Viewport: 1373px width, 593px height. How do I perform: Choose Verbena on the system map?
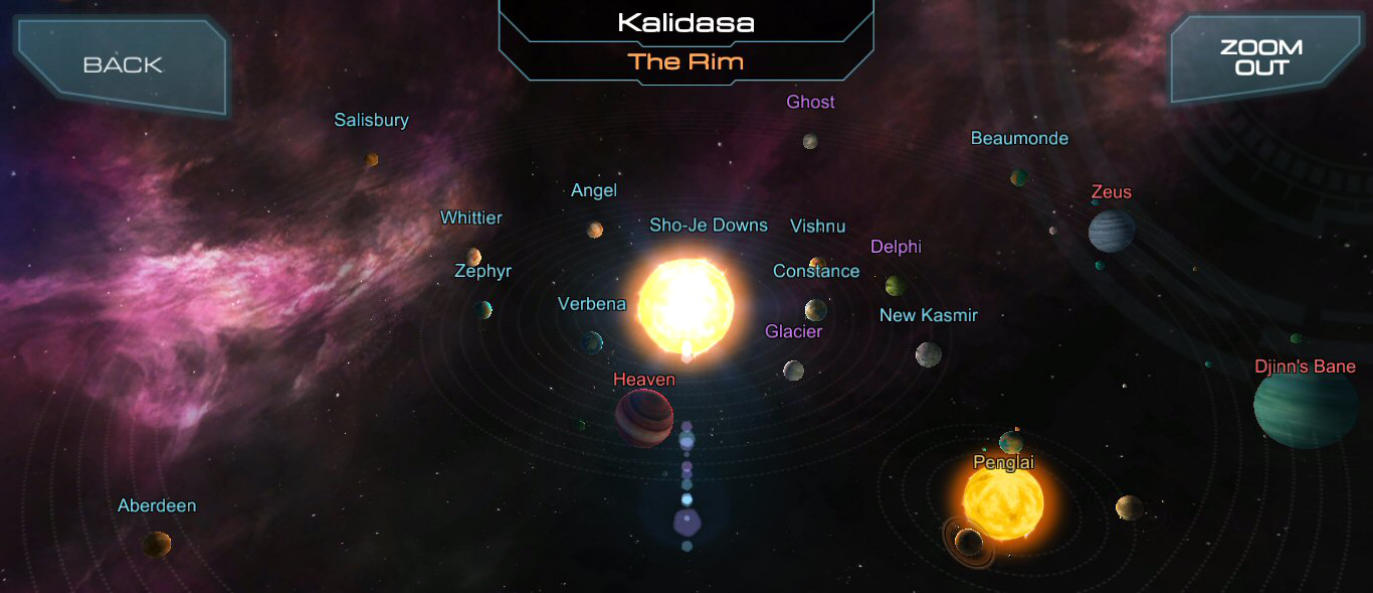tap(593, 342)
